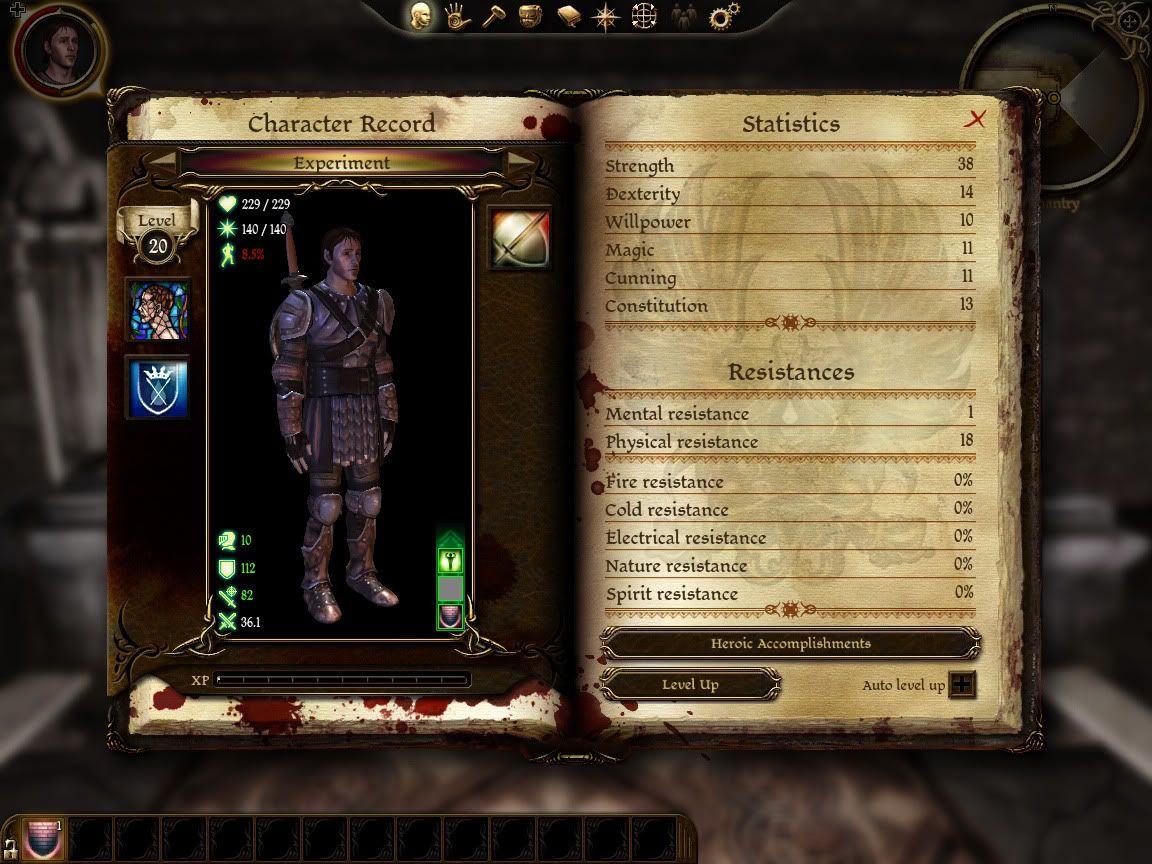Open Heroic Accomplishments
The image size is (1152, 864).
point(790,644)
